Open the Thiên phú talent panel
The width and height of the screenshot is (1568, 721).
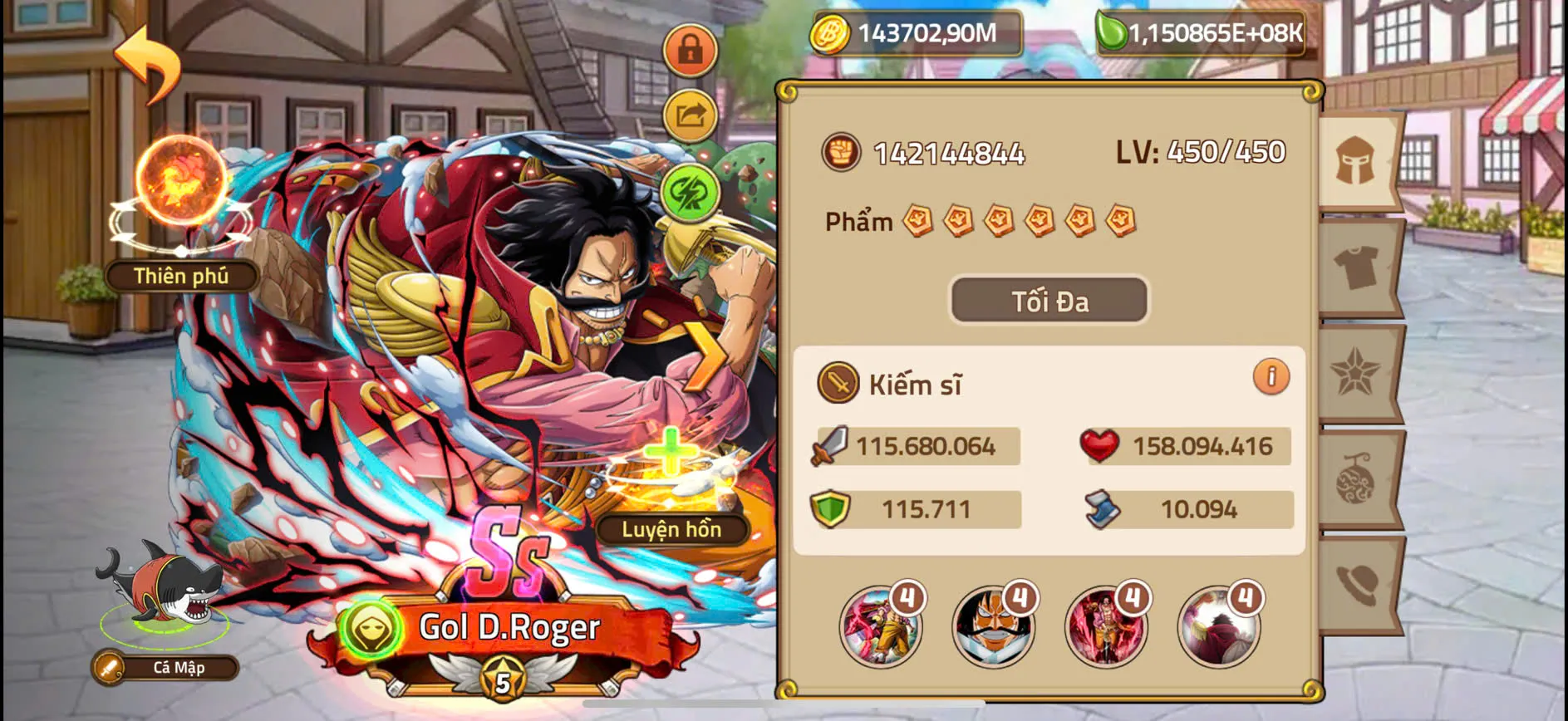click(179, 276)
